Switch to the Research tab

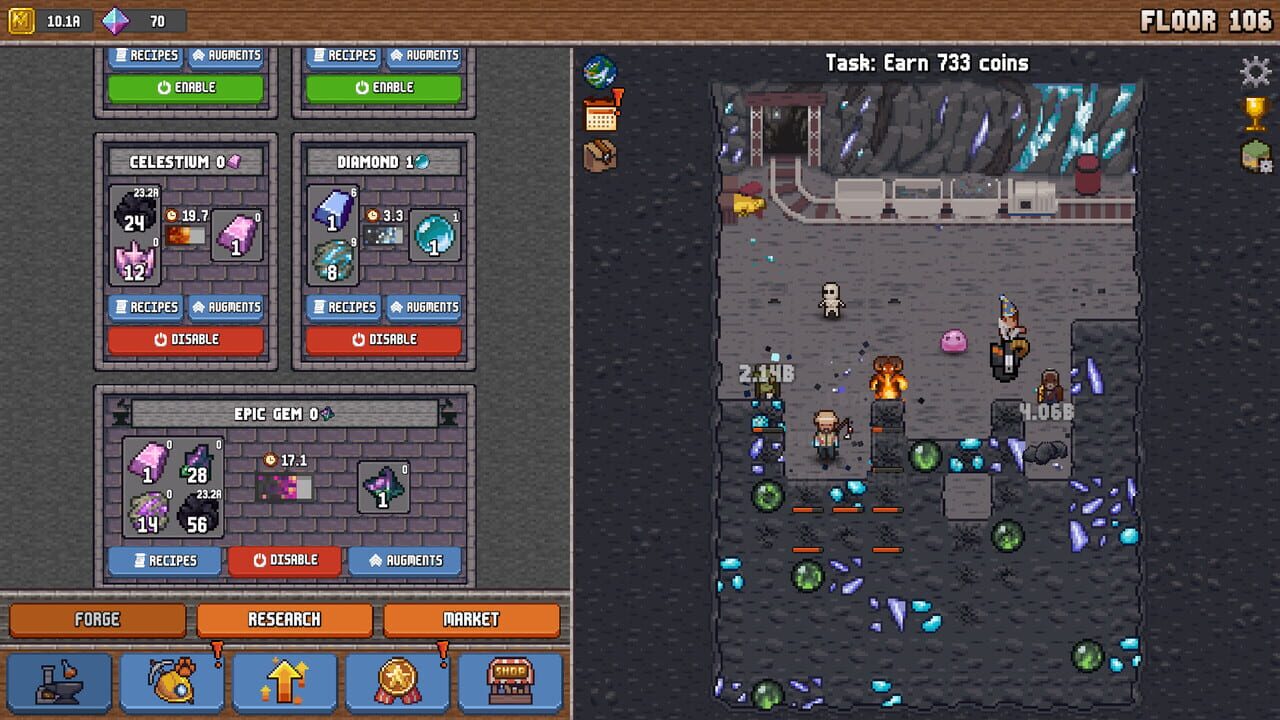283,619
